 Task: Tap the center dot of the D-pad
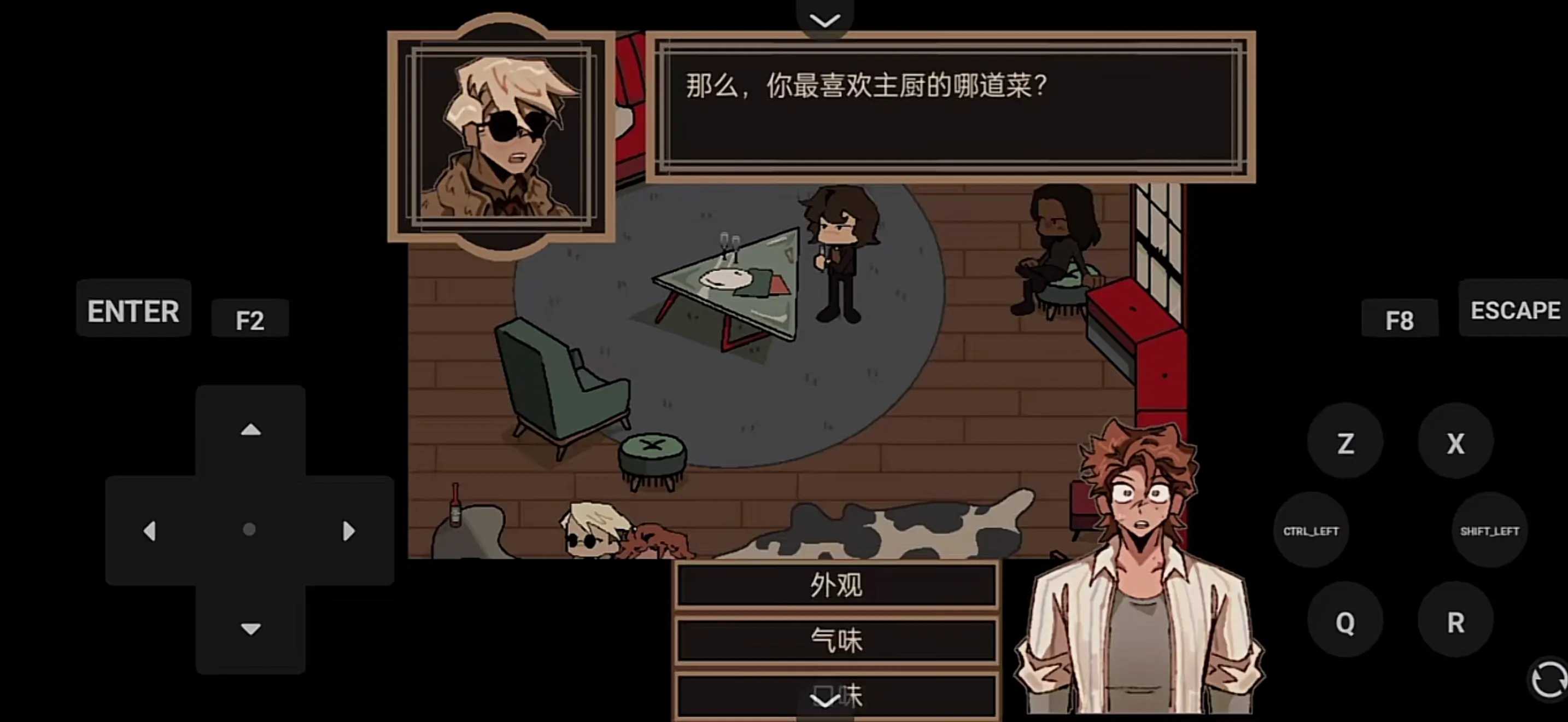click(250, 530)
